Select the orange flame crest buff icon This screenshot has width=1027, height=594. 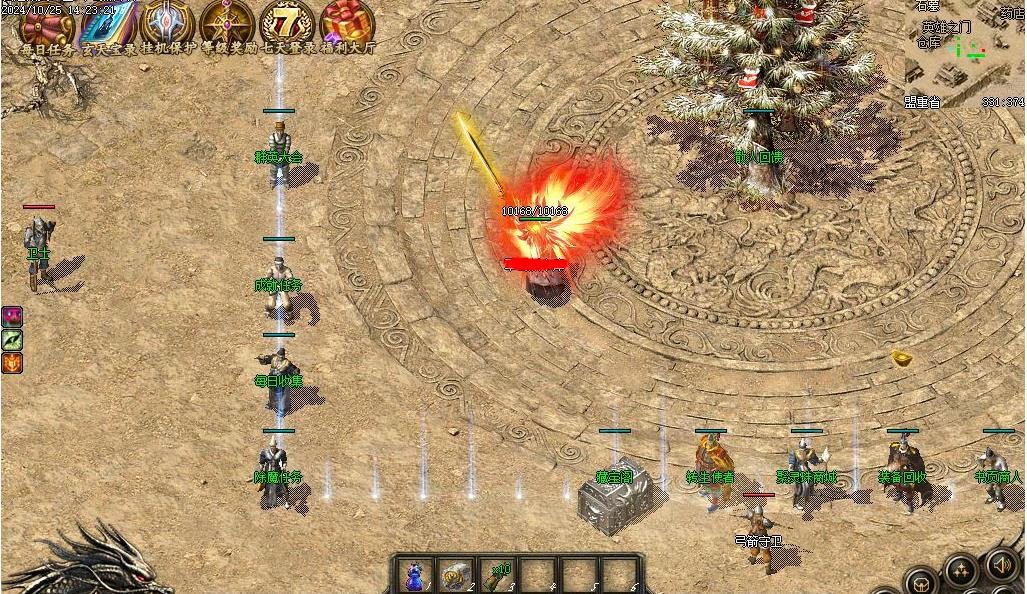coord(12,363)
